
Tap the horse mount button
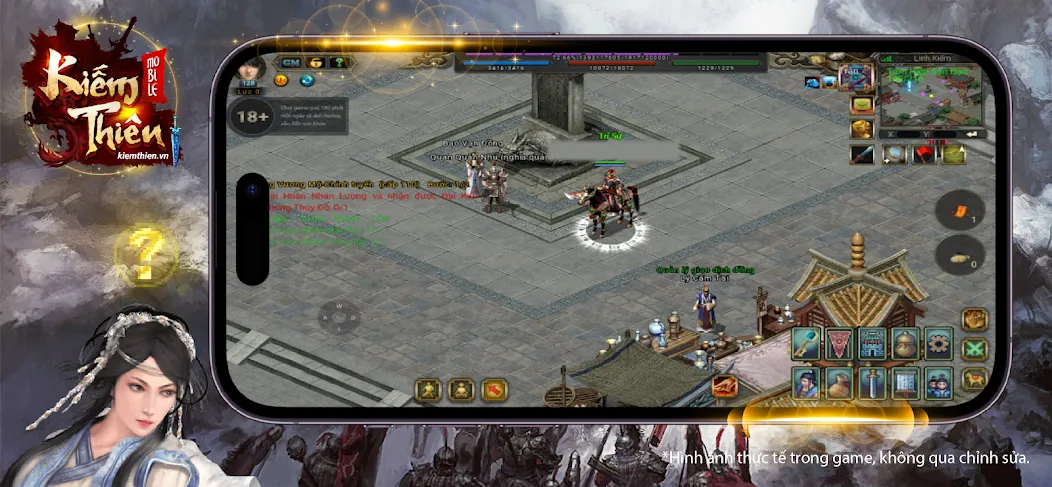point(974,380)
